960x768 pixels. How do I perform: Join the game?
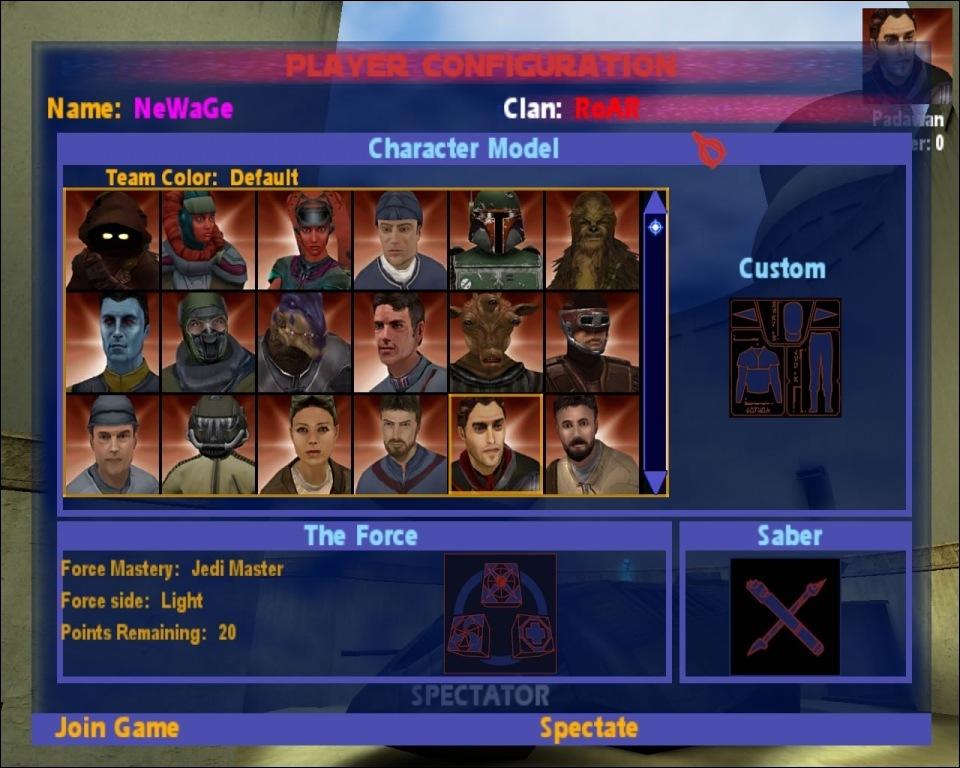tap(117, 728)
